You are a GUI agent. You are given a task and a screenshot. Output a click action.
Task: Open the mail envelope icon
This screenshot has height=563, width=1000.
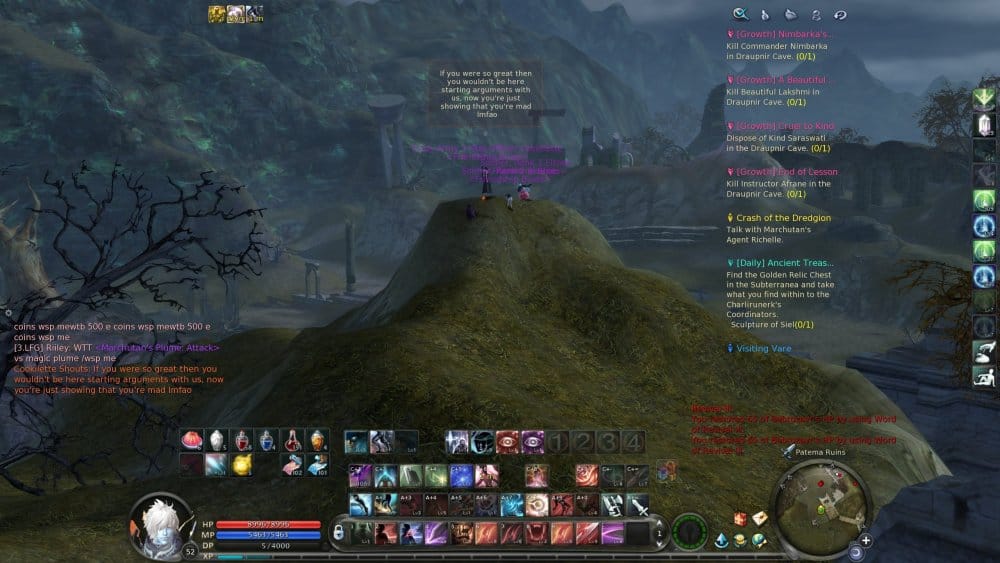[759, 518]
